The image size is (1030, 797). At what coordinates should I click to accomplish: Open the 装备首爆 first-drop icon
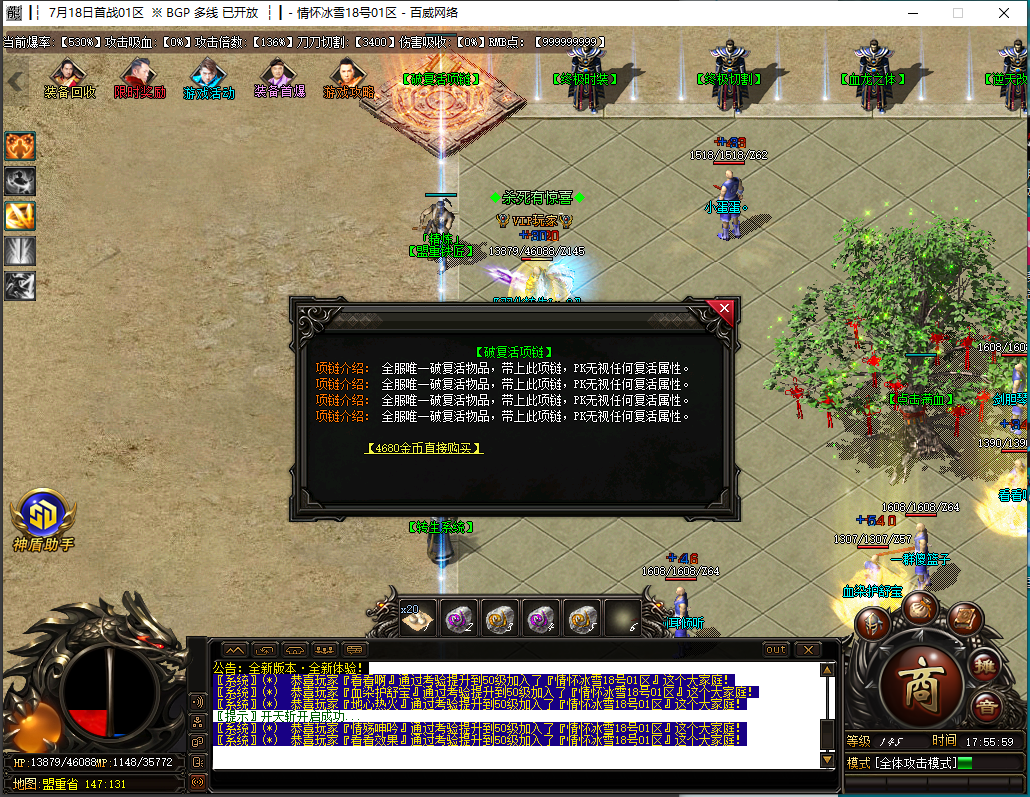click(x=278, y=78)
